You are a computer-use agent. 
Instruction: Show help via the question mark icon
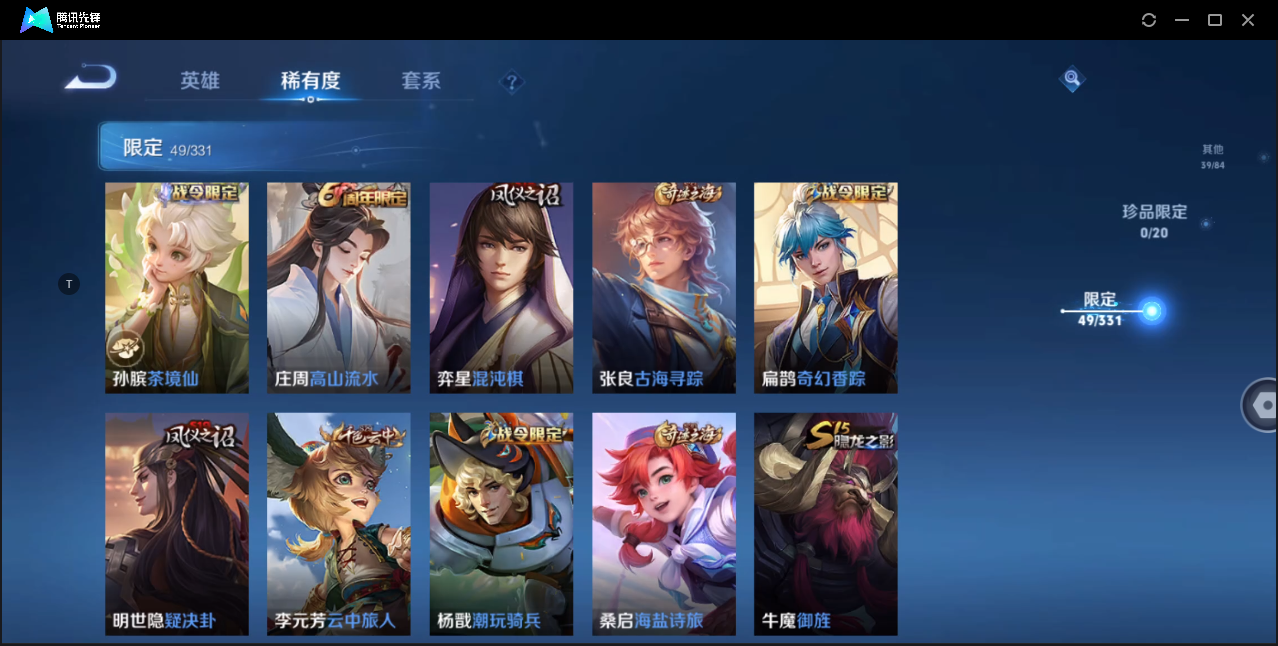(512, 82)
